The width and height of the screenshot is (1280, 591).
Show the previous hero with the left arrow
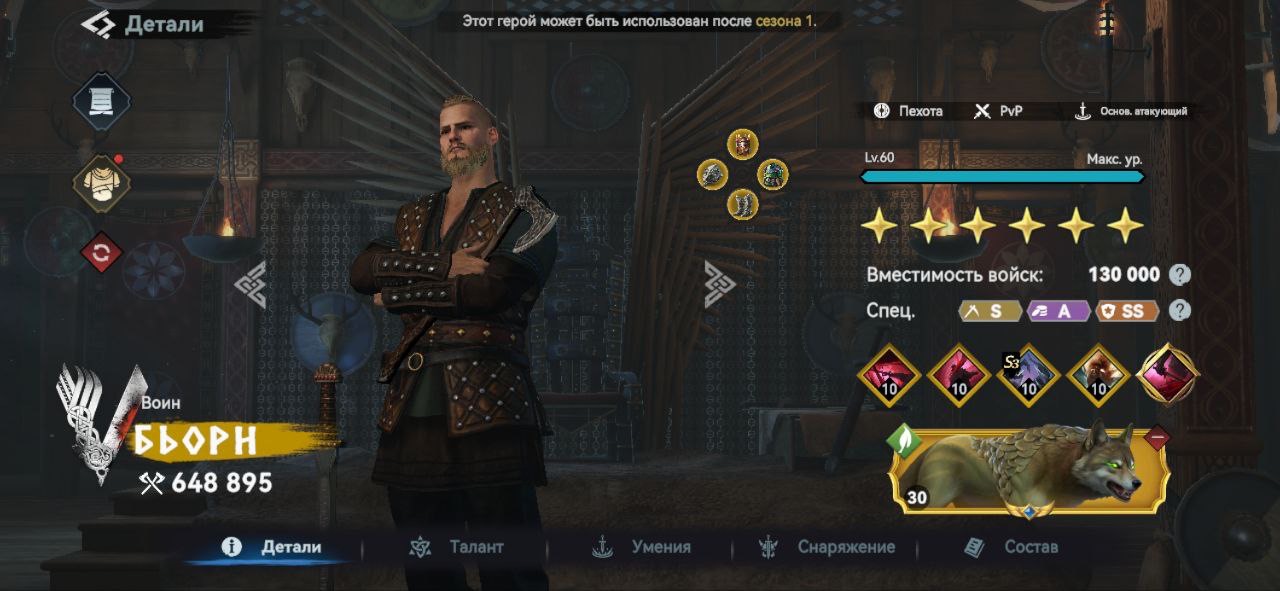tap(250, 284)
